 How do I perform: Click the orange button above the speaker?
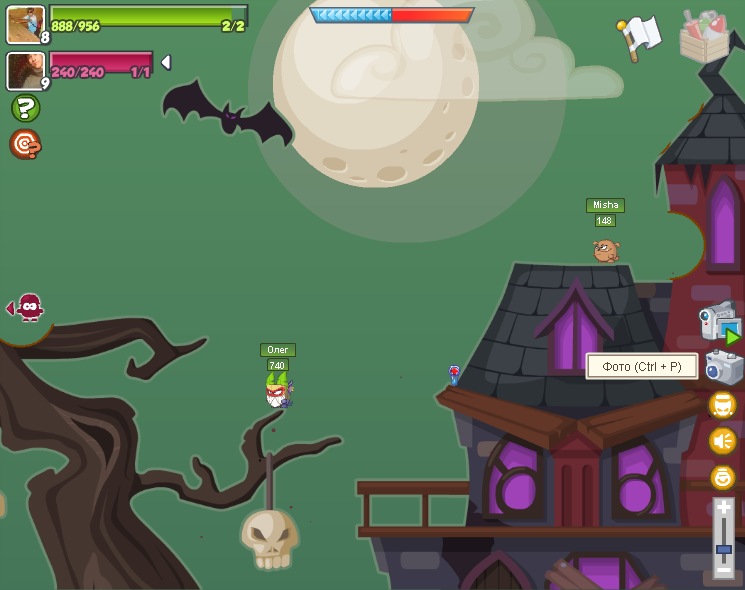722,405
